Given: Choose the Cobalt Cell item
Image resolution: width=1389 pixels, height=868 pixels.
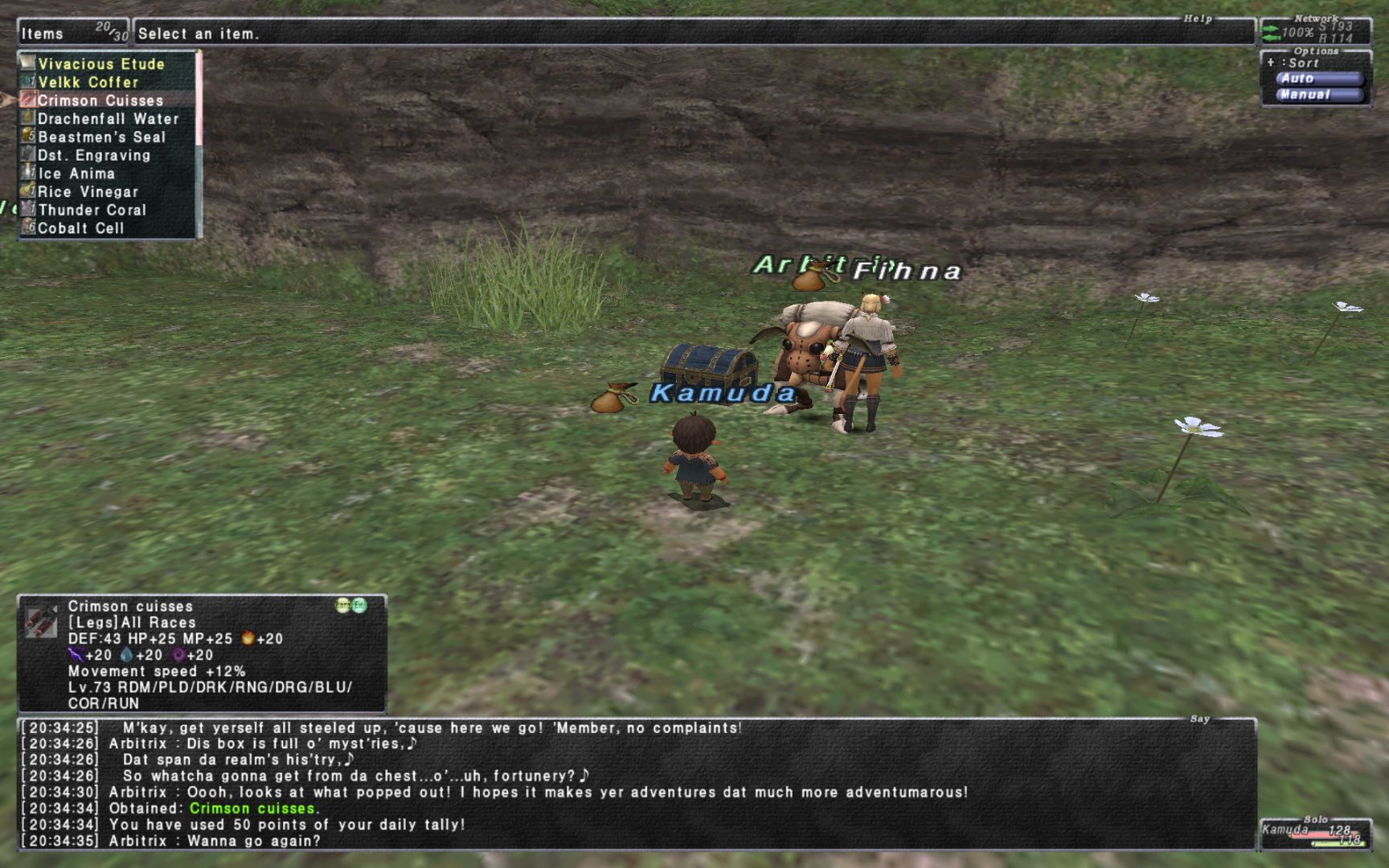Looking at the screenshot, I should 80,228.
